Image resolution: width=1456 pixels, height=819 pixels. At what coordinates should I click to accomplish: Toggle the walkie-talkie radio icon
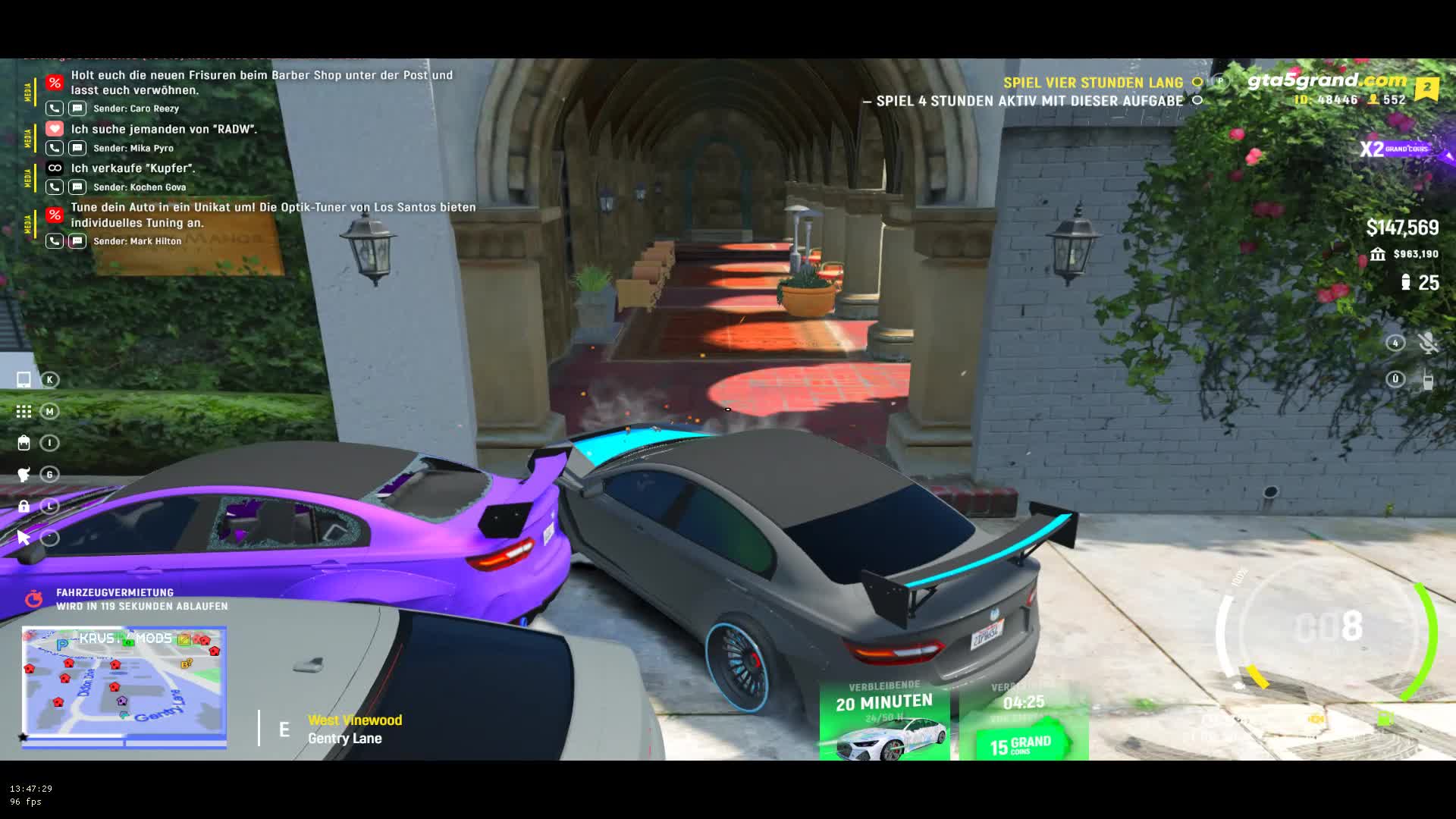tap(1428, 380)
